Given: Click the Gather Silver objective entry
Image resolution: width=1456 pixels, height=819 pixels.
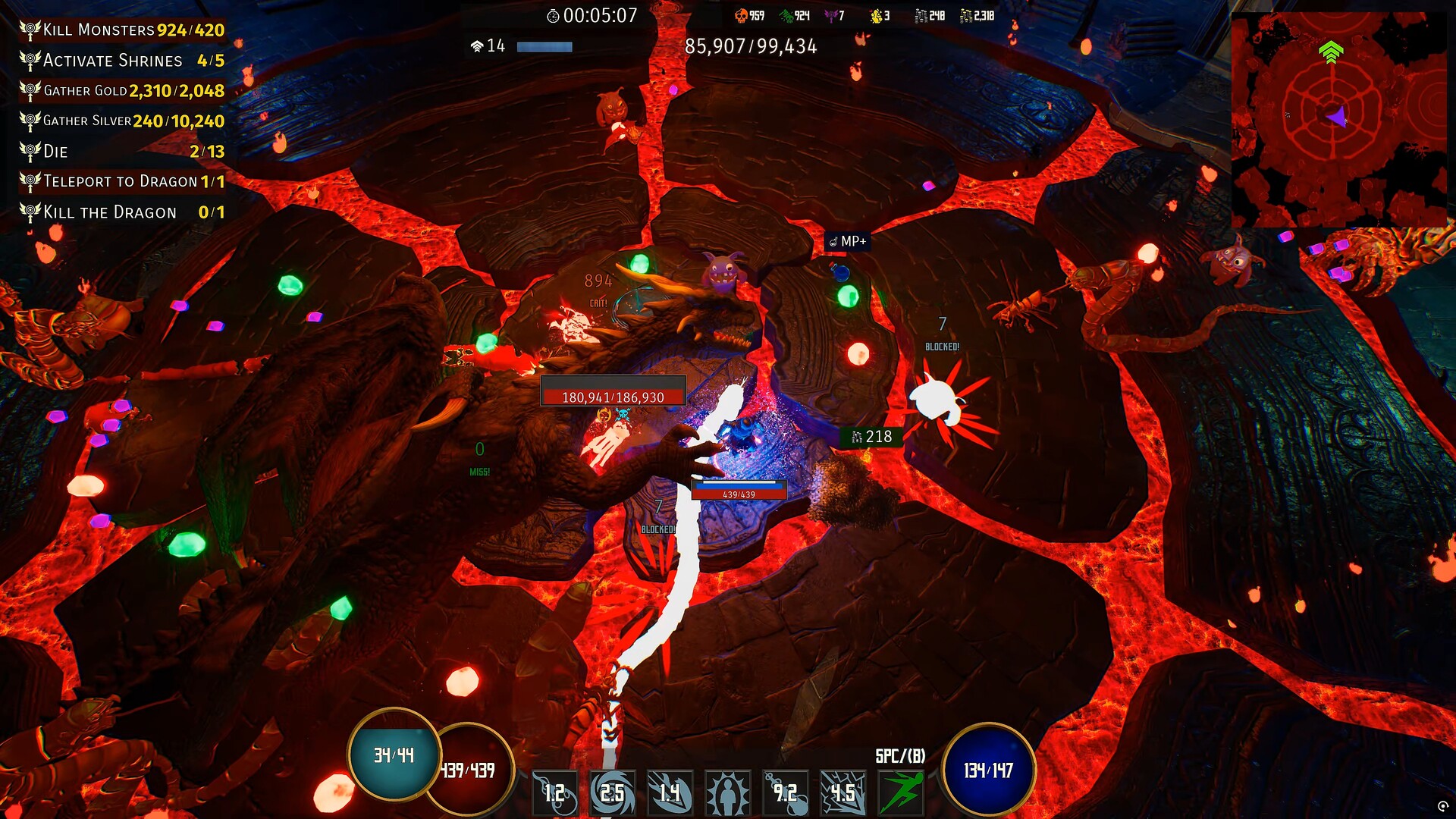Looking at the screenshot, I should pyautogui.click(x=121, y=121).
